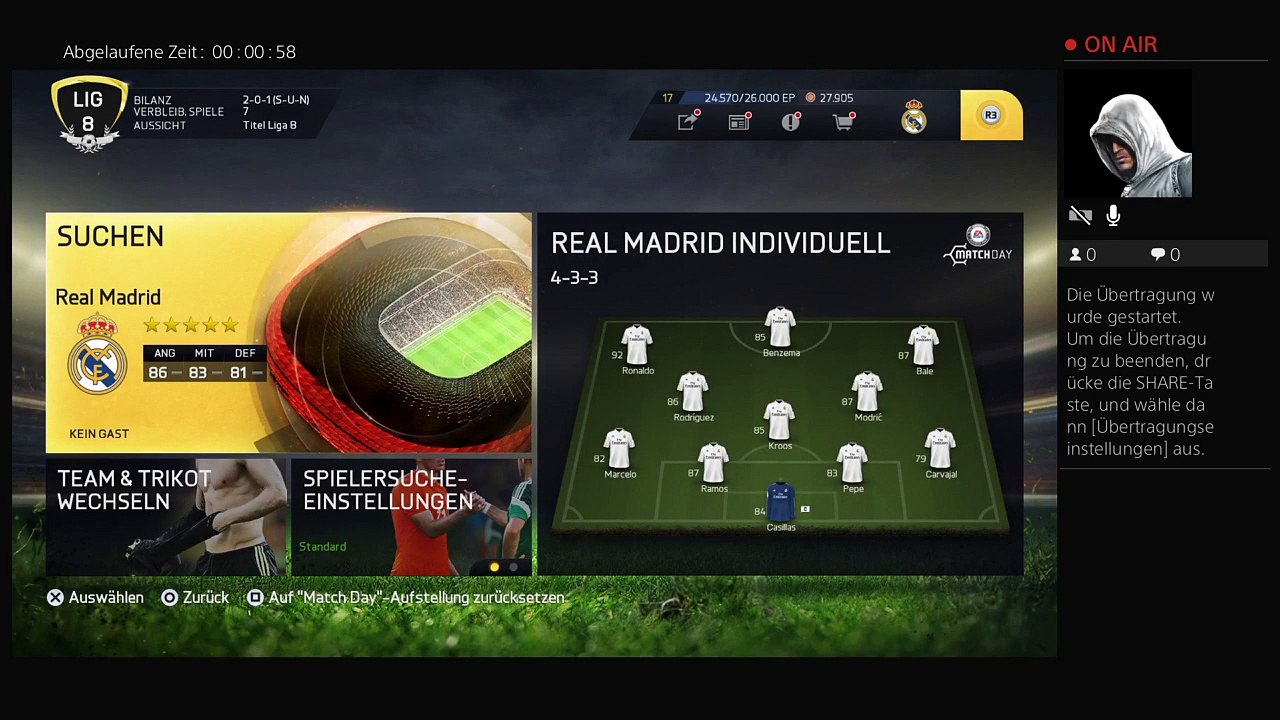This screenshot has height=720, width=1280.
Task: Open the news feed icon
Action: click(739, 121)
